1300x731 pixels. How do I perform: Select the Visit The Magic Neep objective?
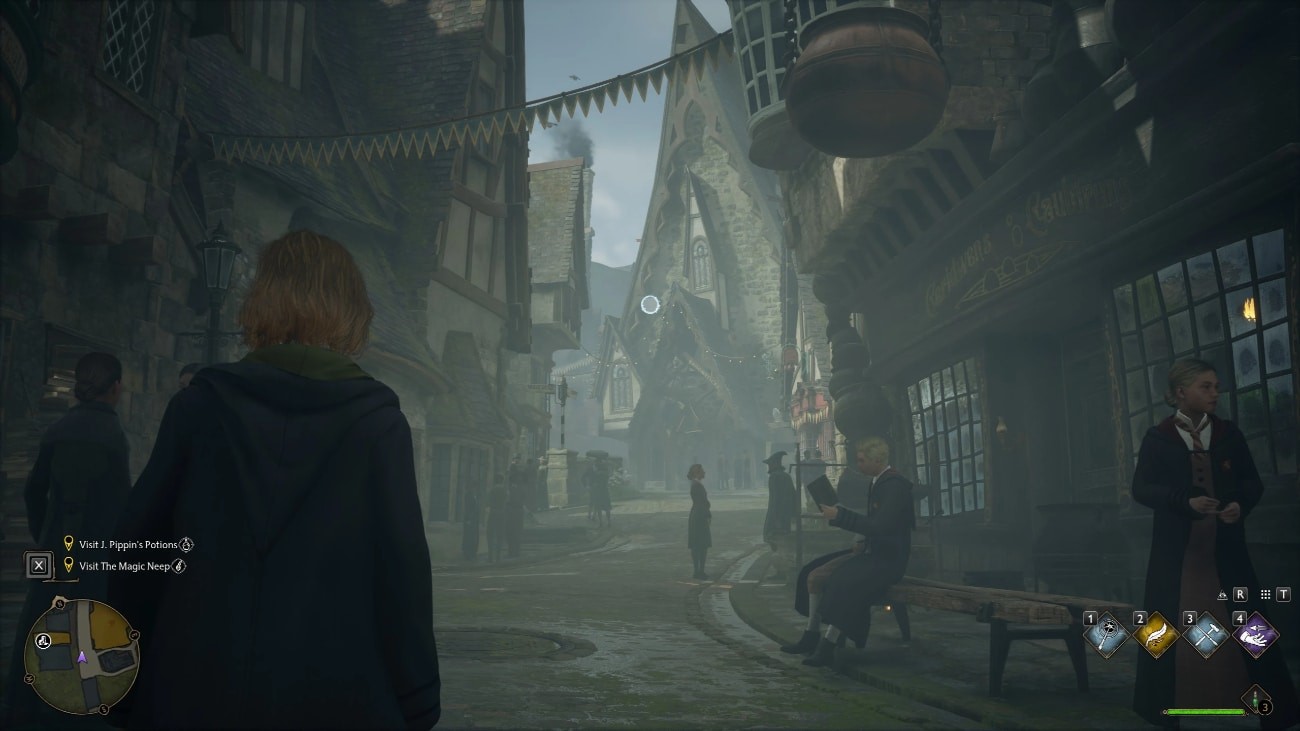[124, 566]
